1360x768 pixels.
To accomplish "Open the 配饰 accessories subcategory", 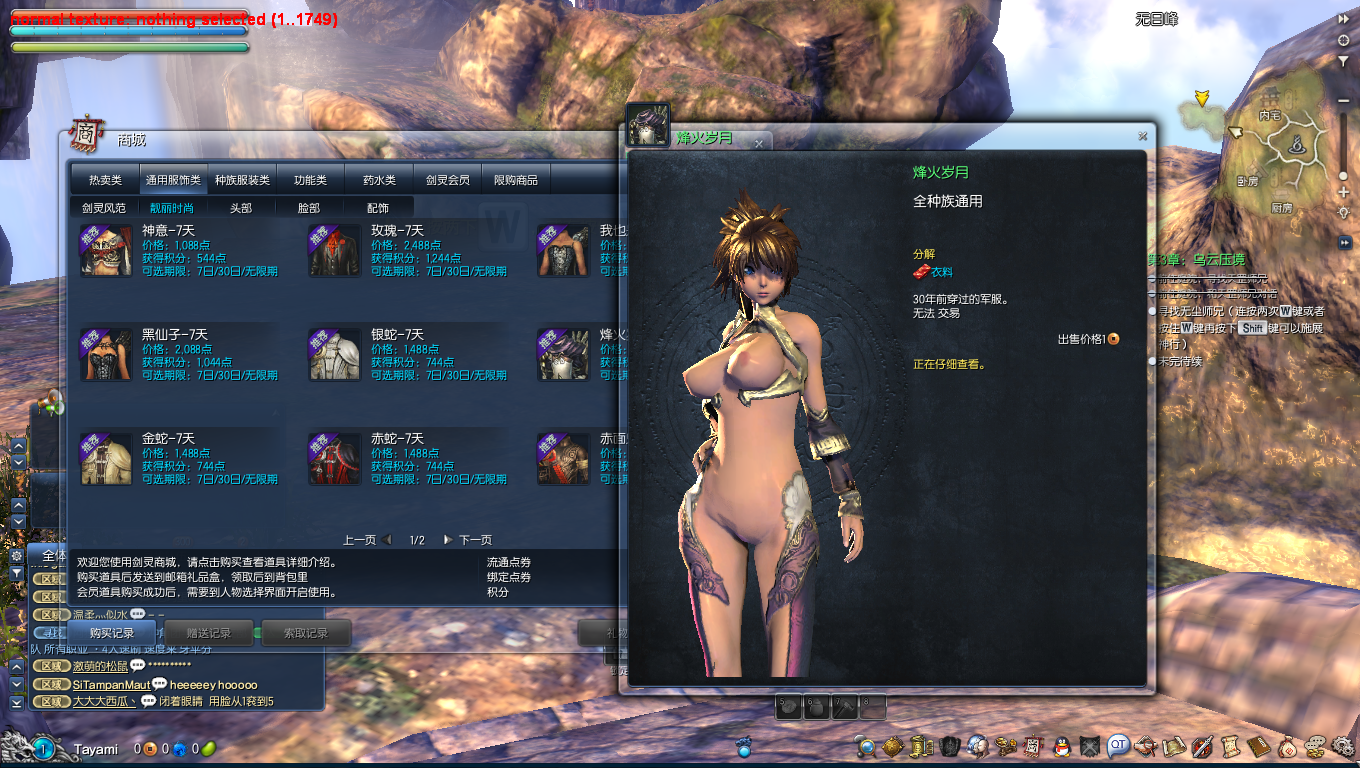I will click(x=378, y=208).
